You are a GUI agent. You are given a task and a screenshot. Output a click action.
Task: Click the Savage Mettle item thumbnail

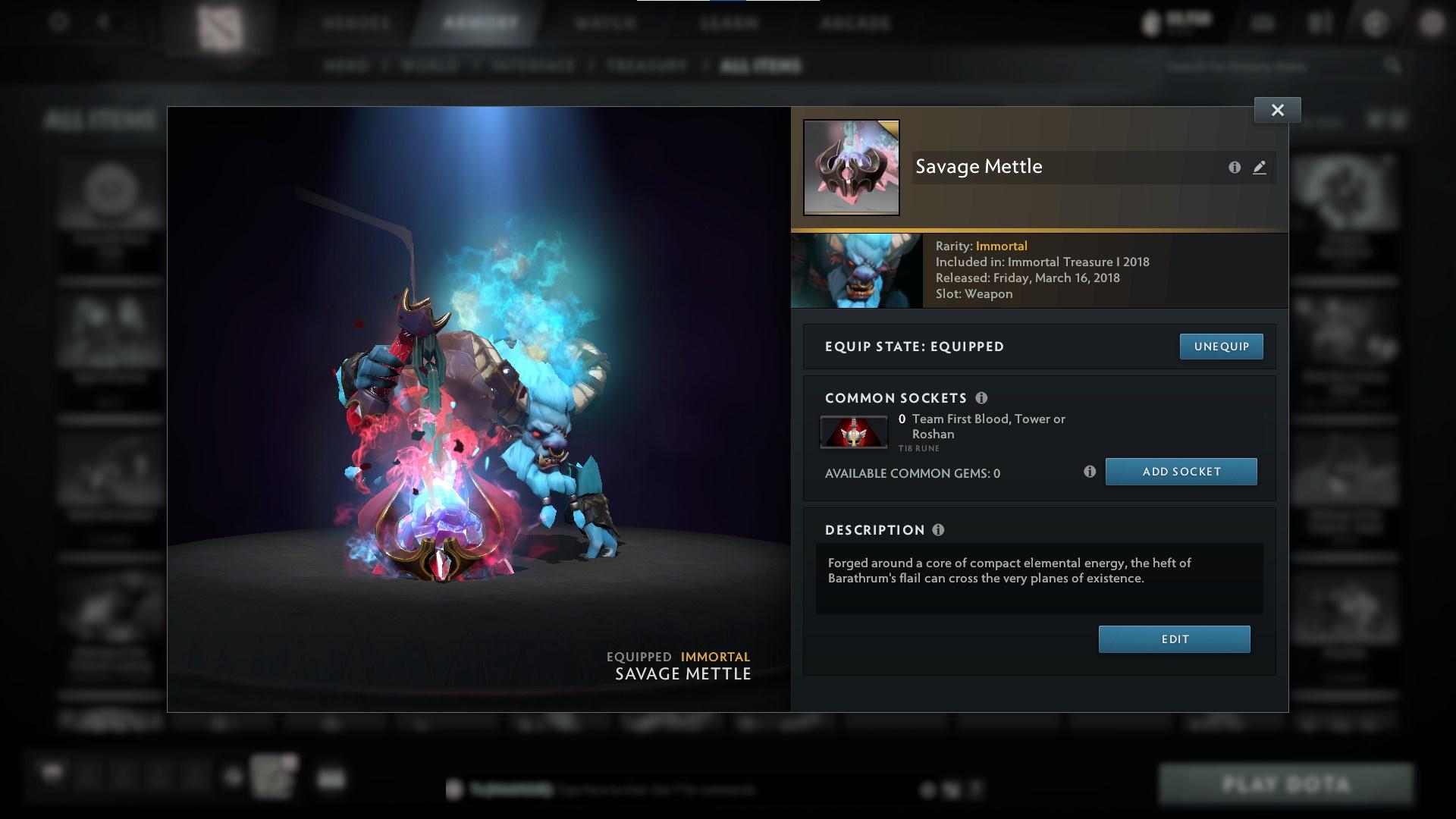(x=850, y=167)
